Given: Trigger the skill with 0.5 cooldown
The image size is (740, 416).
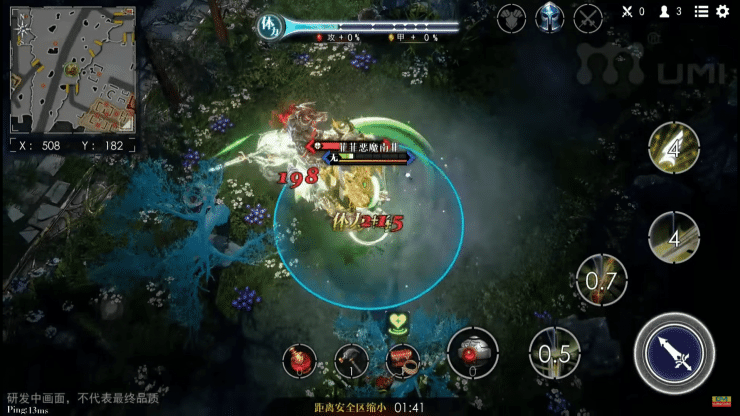Looking at the screenshot, I should pos(553,354).
